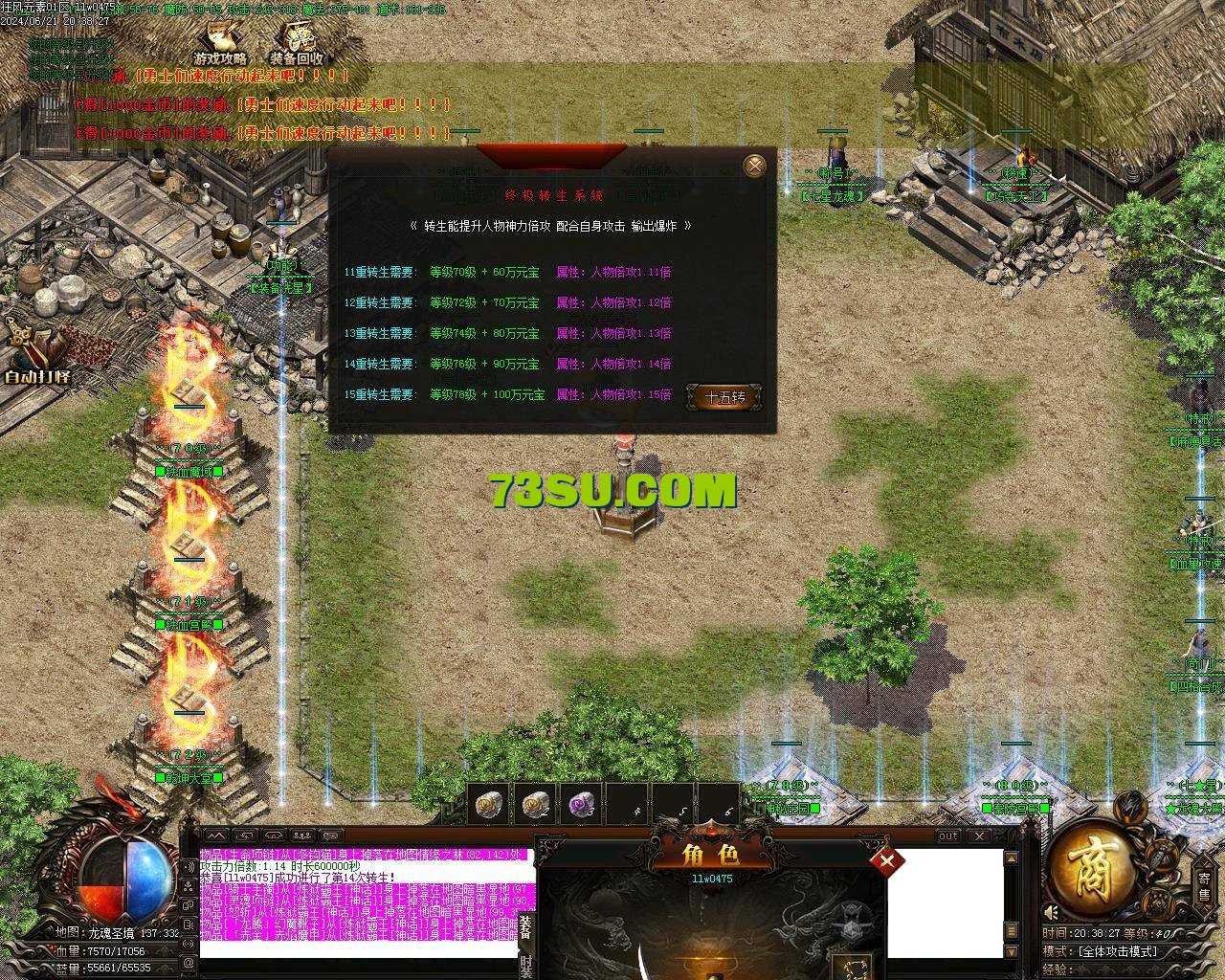The width and height of the screenshot is (1225, 980).
Task: Switch to the 装备 tab in character panel
Action: [525, 926]
